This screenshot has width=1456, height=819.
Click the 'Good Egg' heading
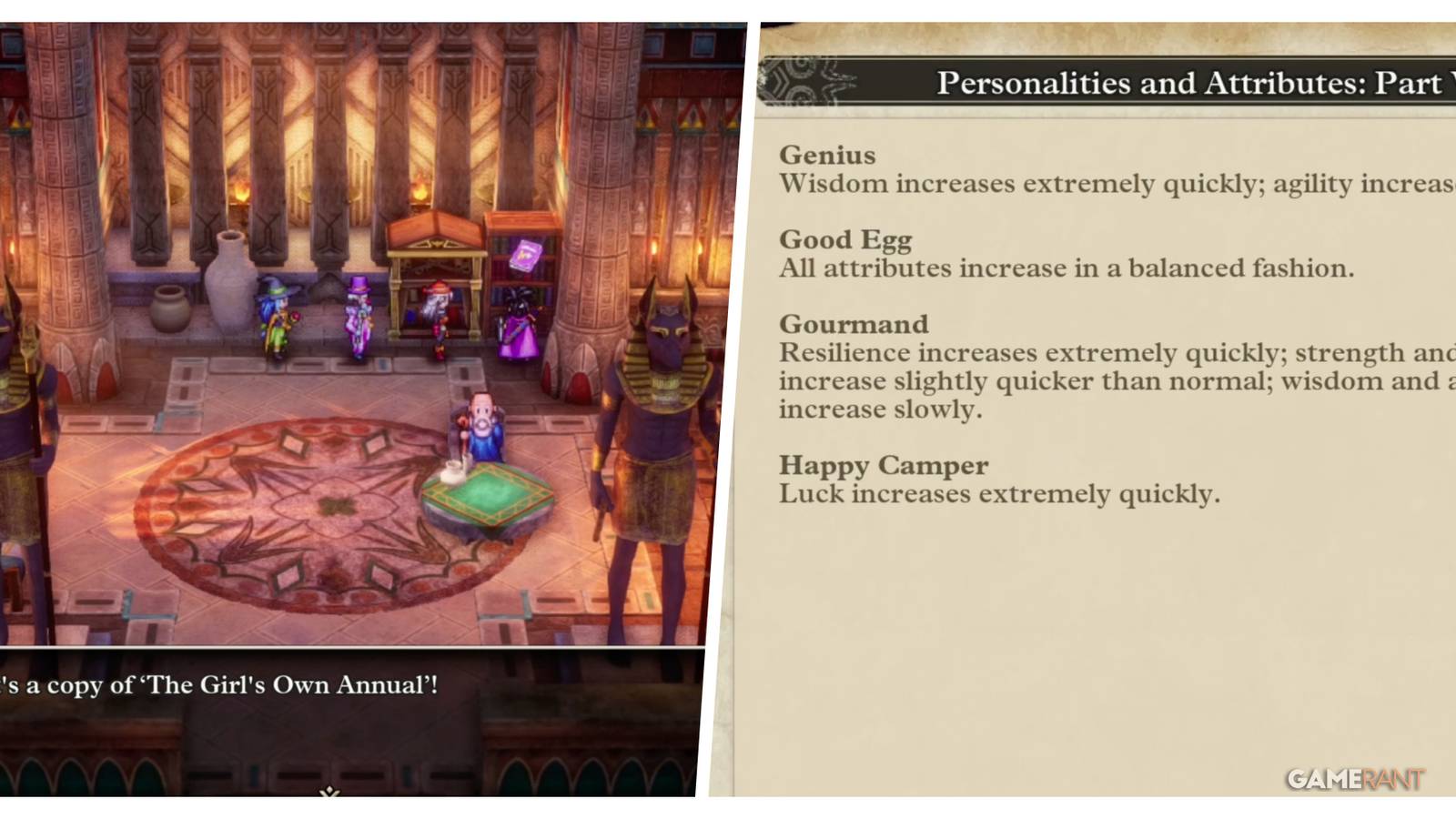(844, 239)
